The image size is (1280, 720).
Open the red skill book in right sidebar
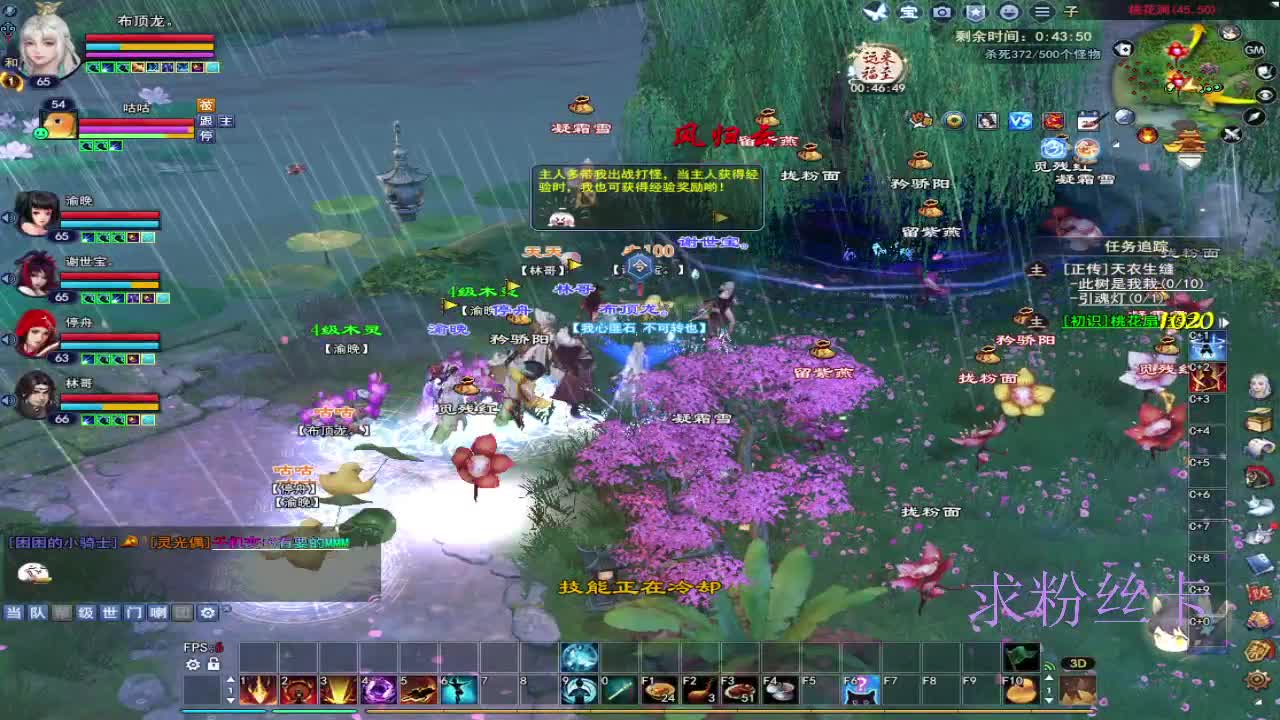[x=1259, y=592]
